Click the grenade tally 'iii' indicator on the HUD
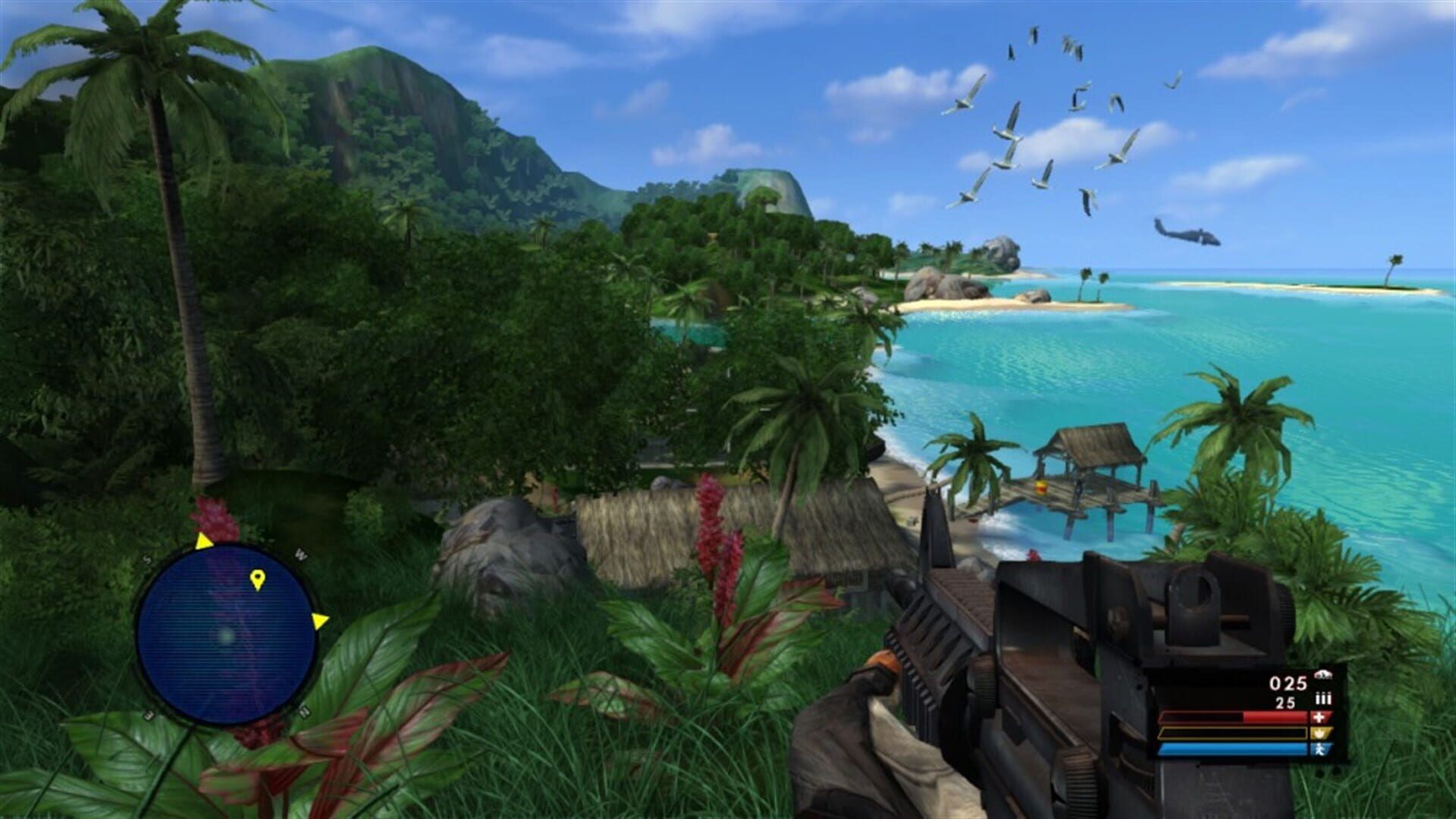Viewport: 1456px width, 819px height. coord(1323,698)
